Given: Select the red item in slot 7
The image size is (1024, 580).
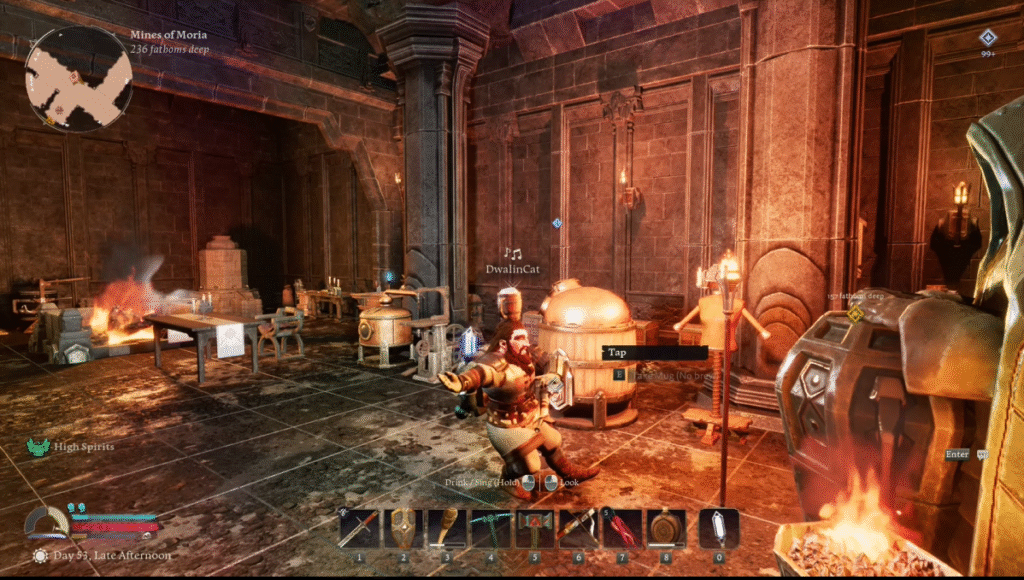Looking at the screenshot, I should (621, 528).
